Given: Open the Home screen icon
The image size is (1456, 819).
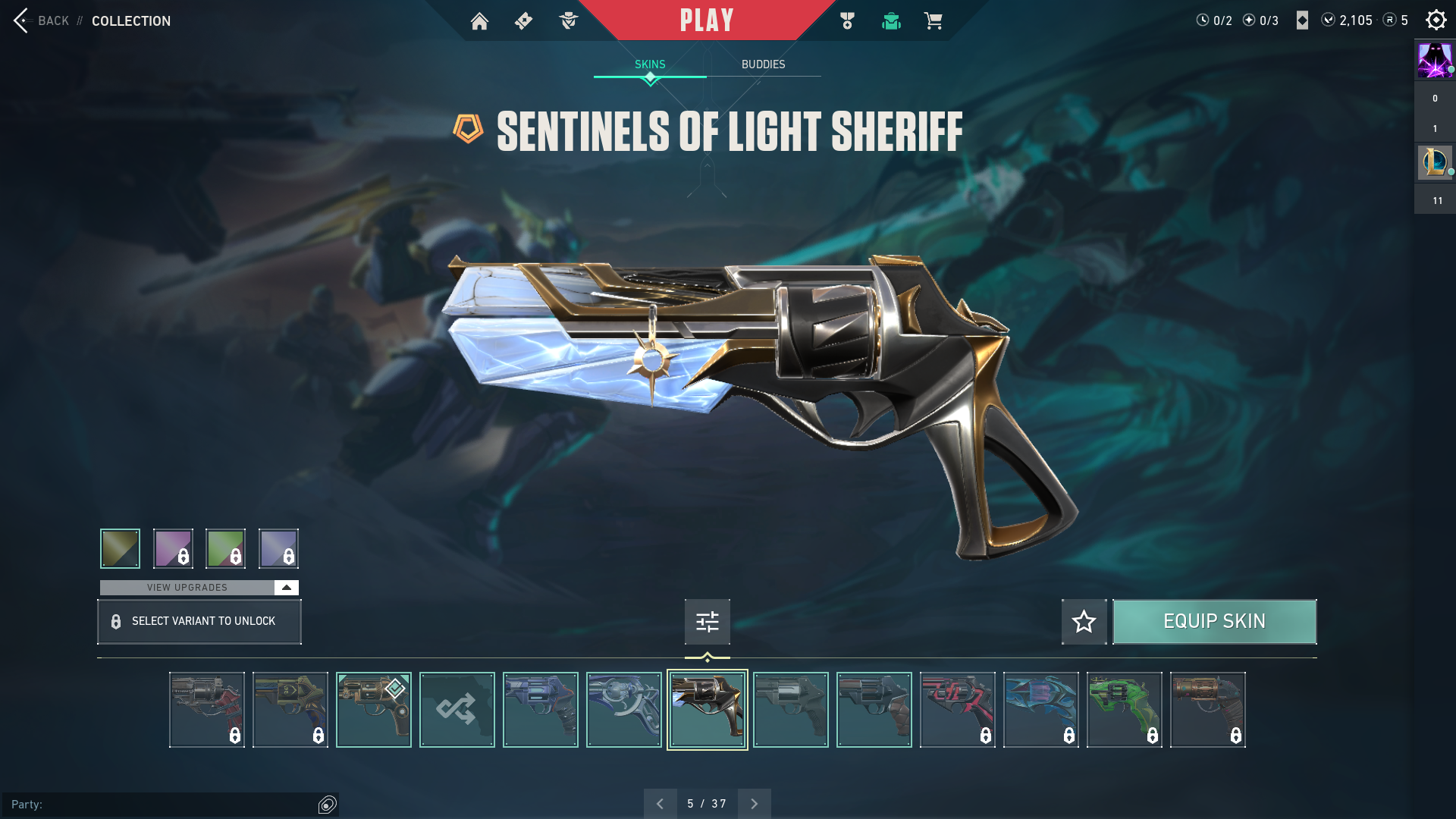Looking at the screenshot, I should [x=479, y=21].
